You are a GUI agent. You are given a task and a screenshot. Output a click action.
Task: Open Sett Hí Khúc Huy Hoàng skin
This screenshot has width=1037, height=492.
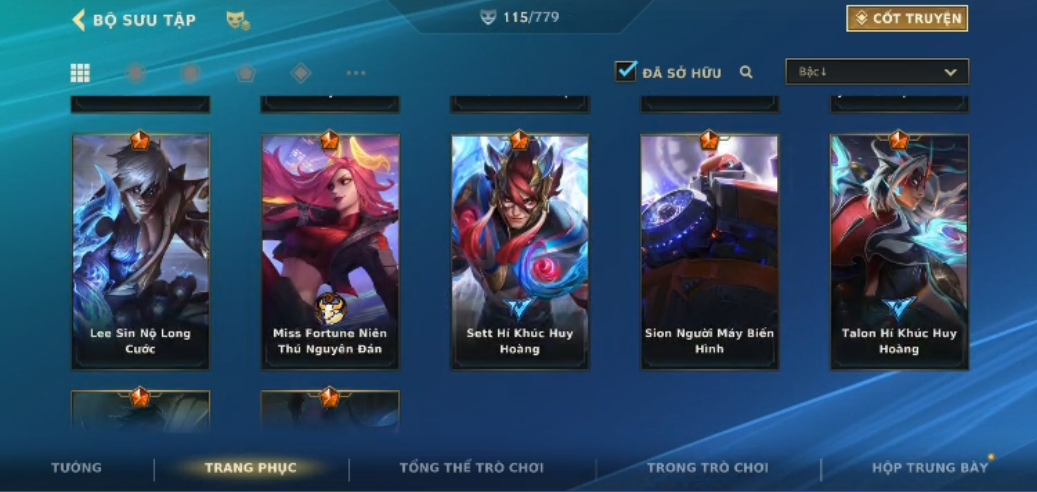519,251
